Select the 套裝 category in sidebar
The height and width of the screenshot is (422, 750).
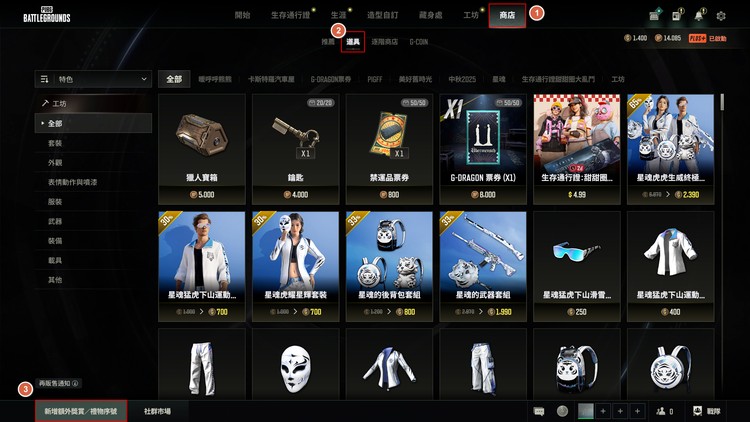55,143
